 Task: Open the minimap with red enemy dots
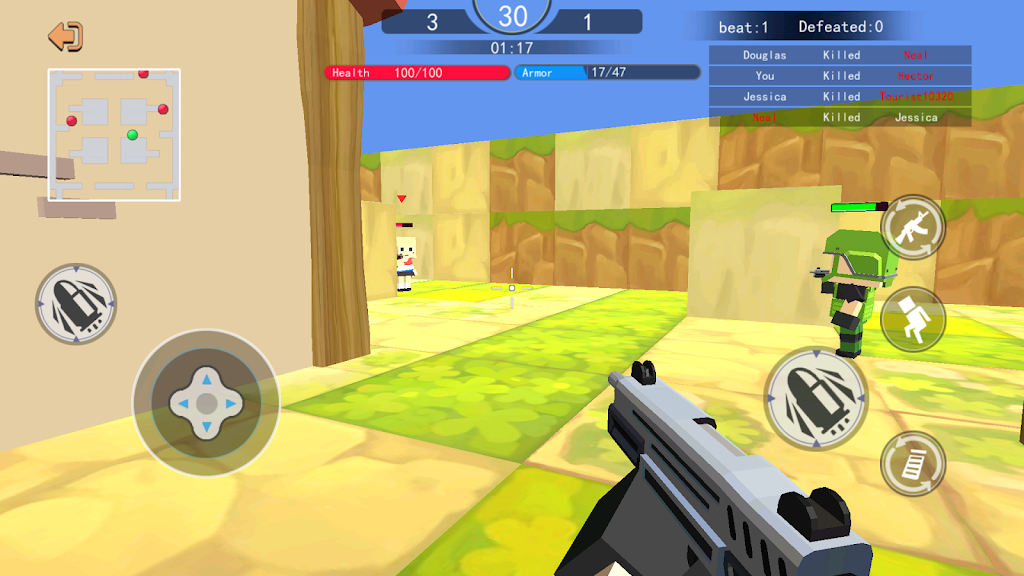click(x=114, y=135)
